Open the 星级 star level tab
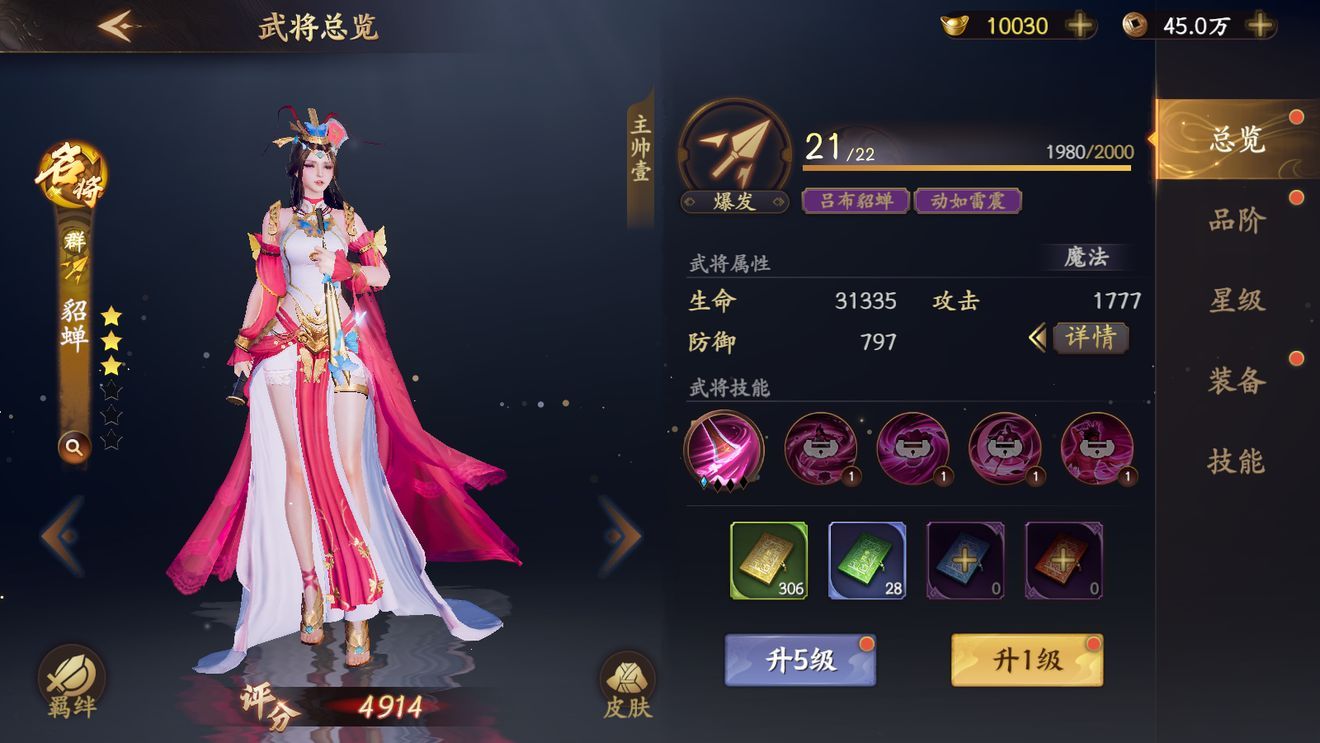Image resolution: width=1320 pixels, height=743 pixels. (1237, 300)
